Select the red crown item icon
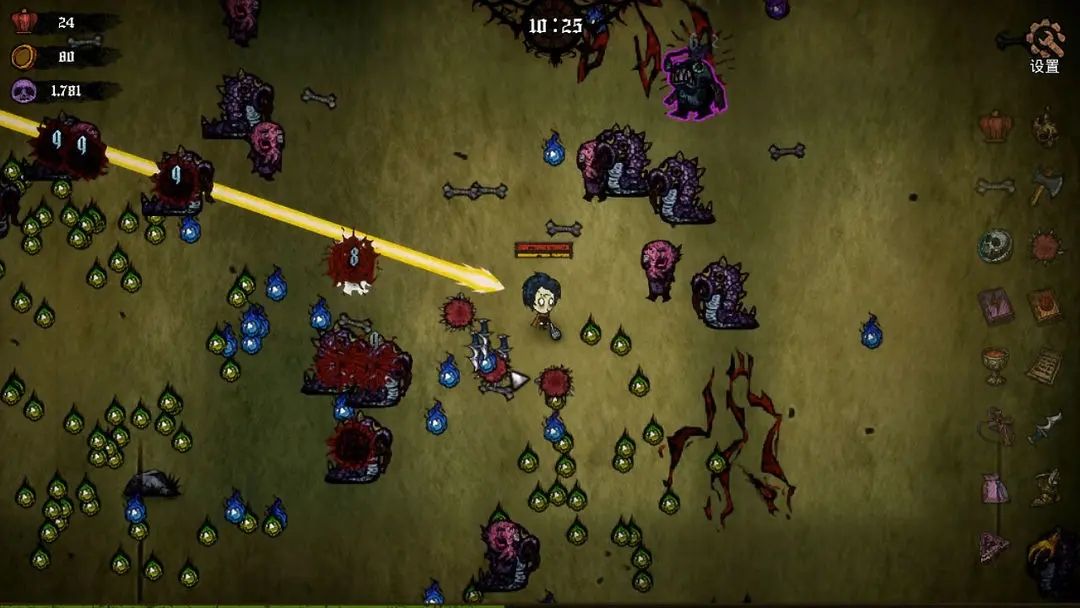This screenshot has height=608, width=1080. tap(995, 126)
